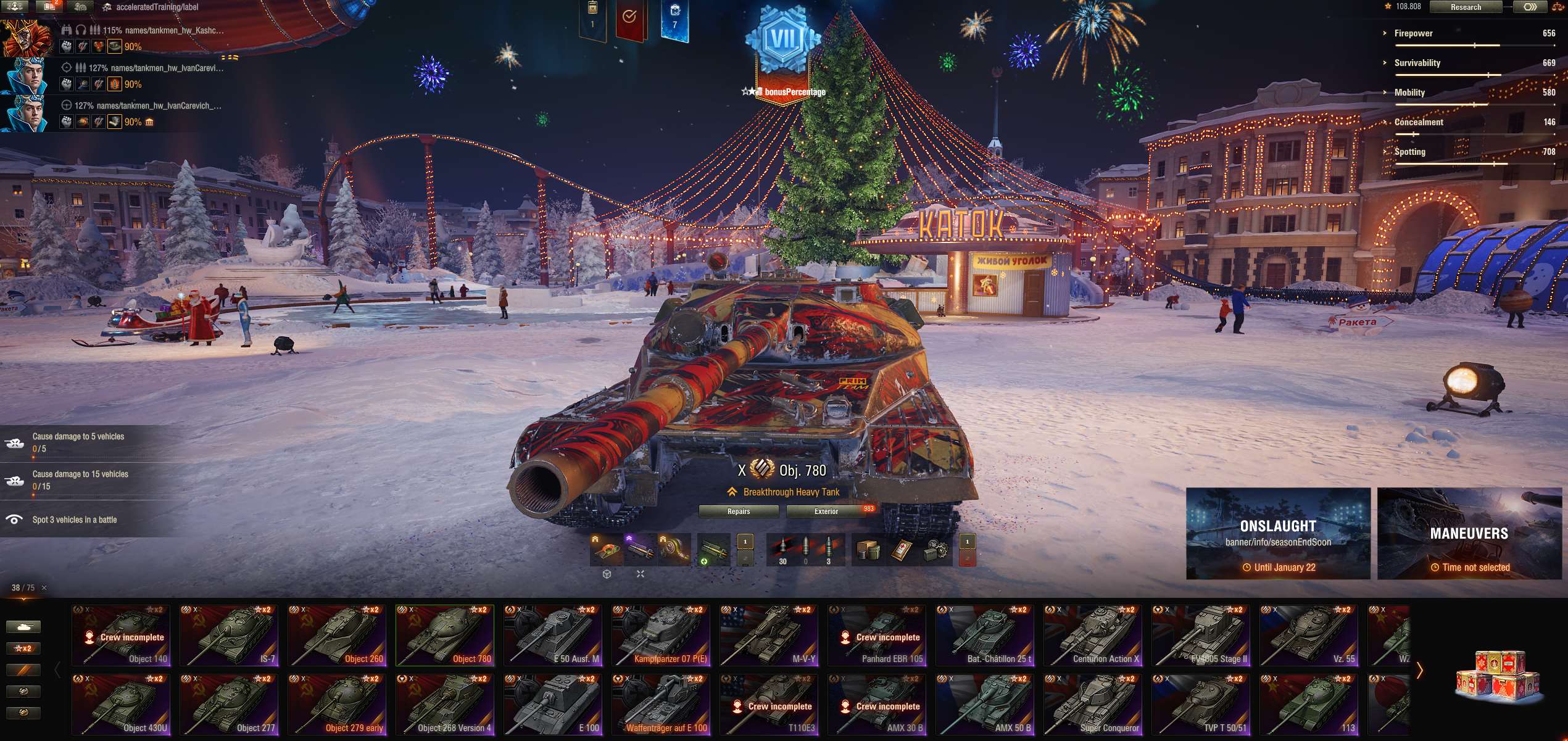Pick the Super Conqueror tank tile
1568x741 pixels.
pyautogui.click(x=1093, y=705)
